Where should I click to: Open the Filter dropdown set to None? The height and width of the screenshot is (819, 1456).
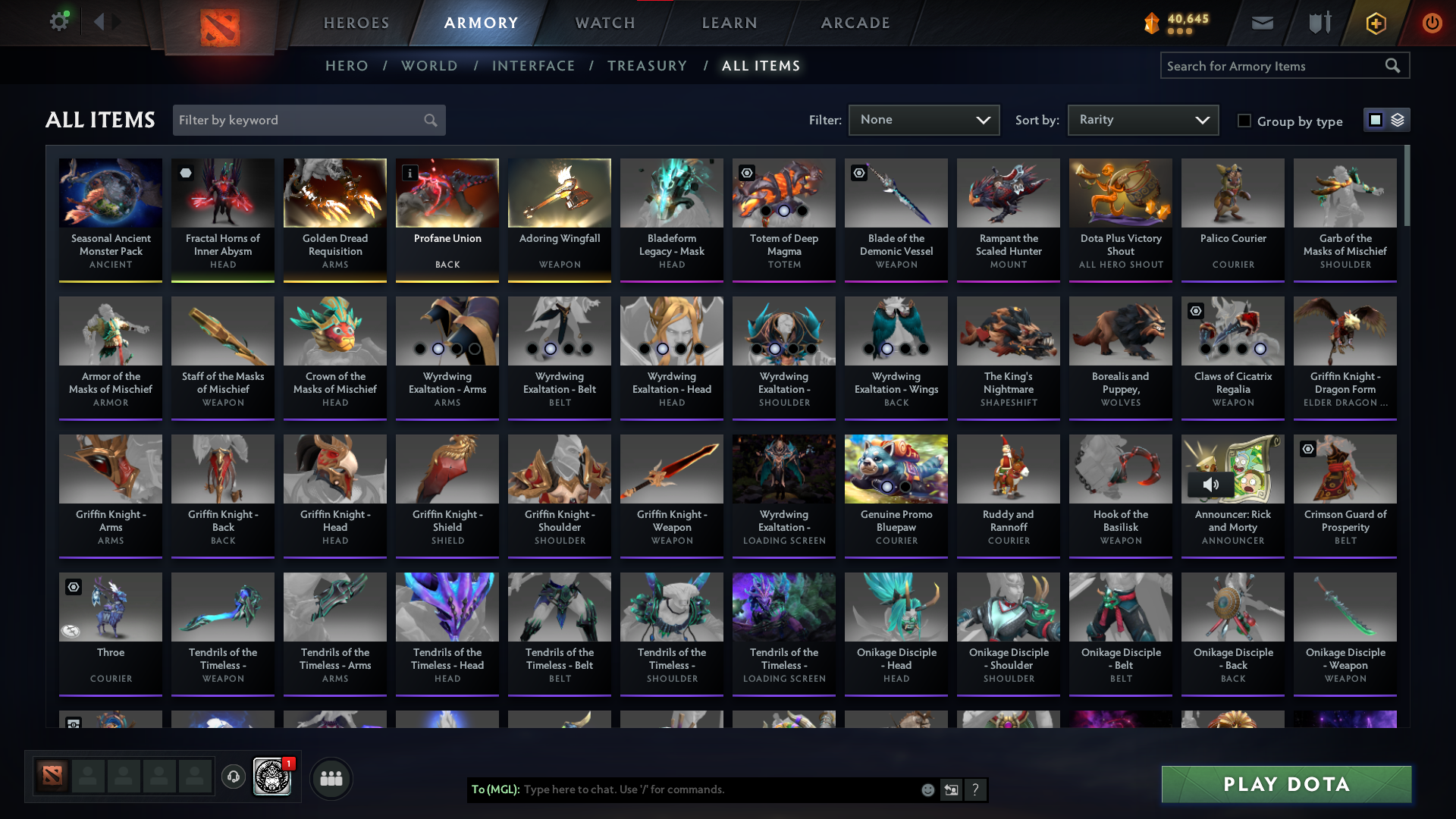[x=924, y=120]
